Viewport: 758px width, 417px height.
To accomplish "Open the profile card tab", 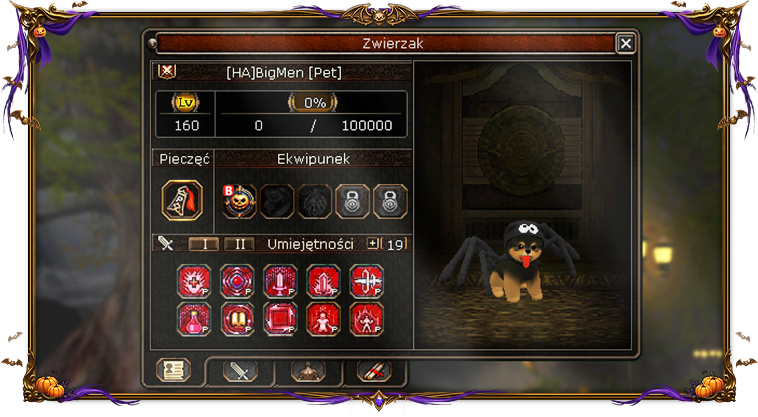I will [174, 371].
